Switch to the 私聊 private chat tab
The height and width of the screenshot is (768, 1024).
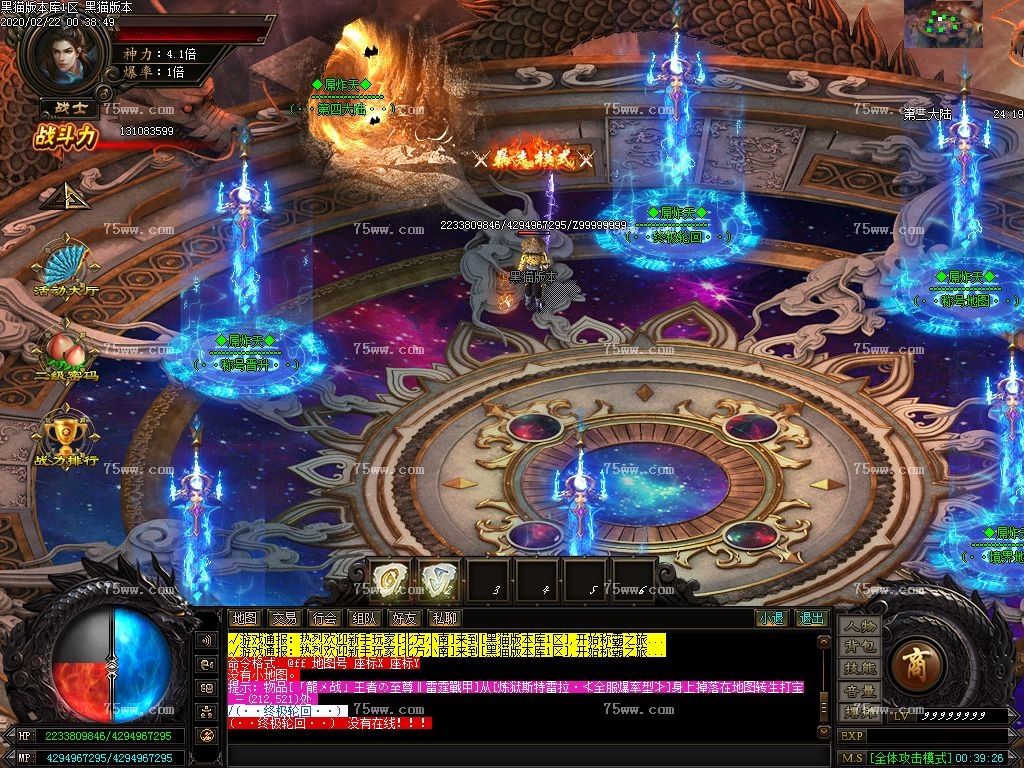coord(442,618)
